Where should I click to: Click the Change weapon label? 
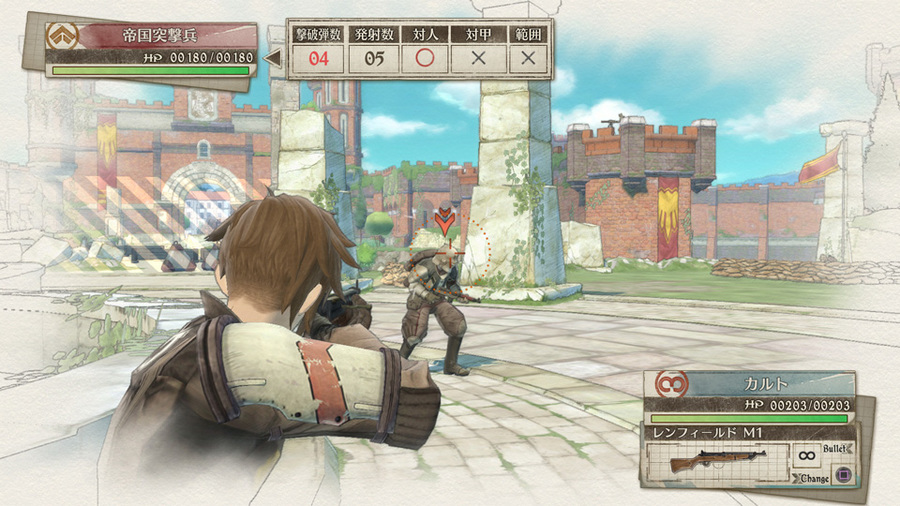(x=815, y=478)
